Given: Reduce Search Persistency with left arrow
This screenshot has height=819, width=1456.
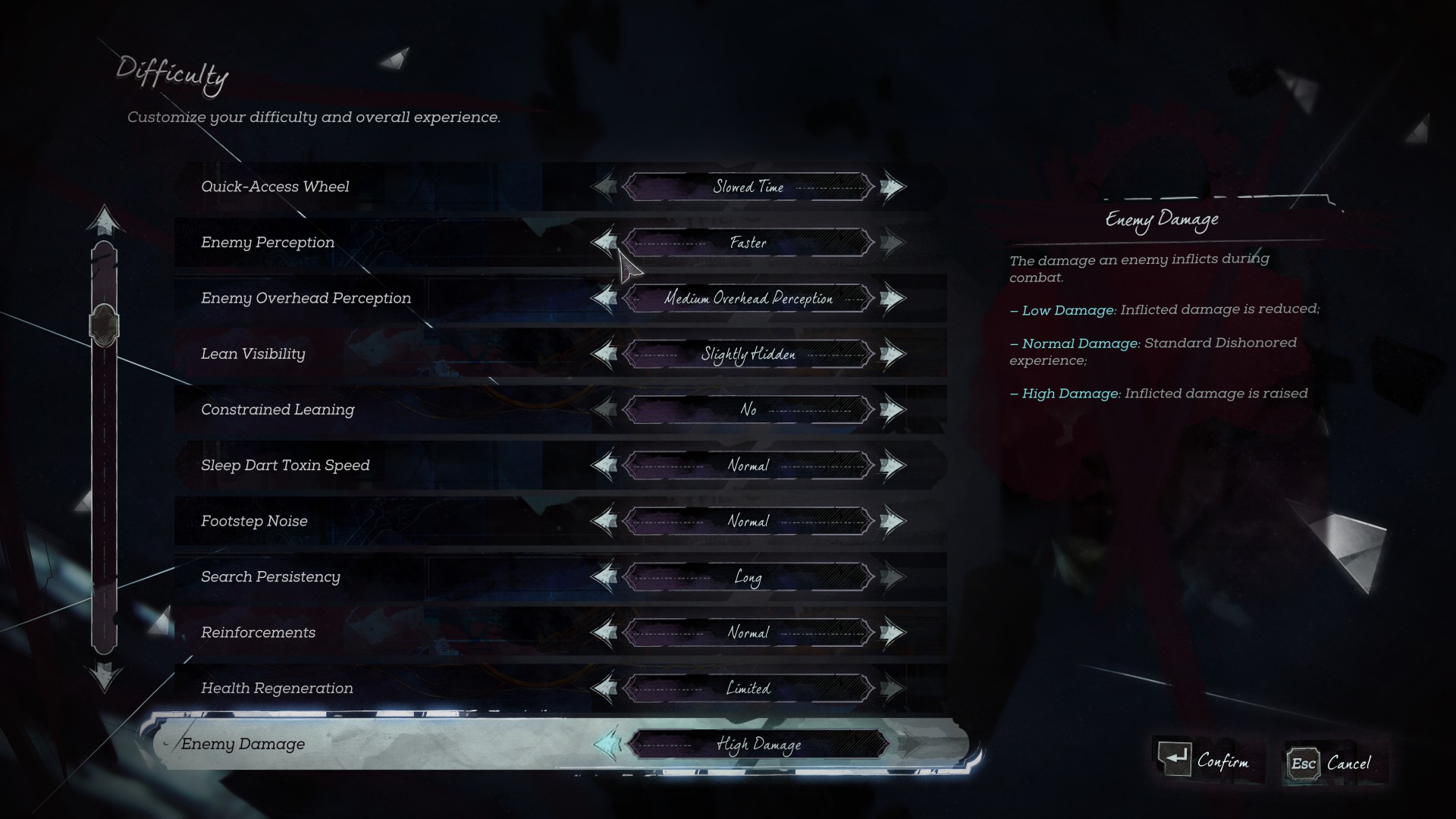Looking at the screenshot, I should click(604, 577).
